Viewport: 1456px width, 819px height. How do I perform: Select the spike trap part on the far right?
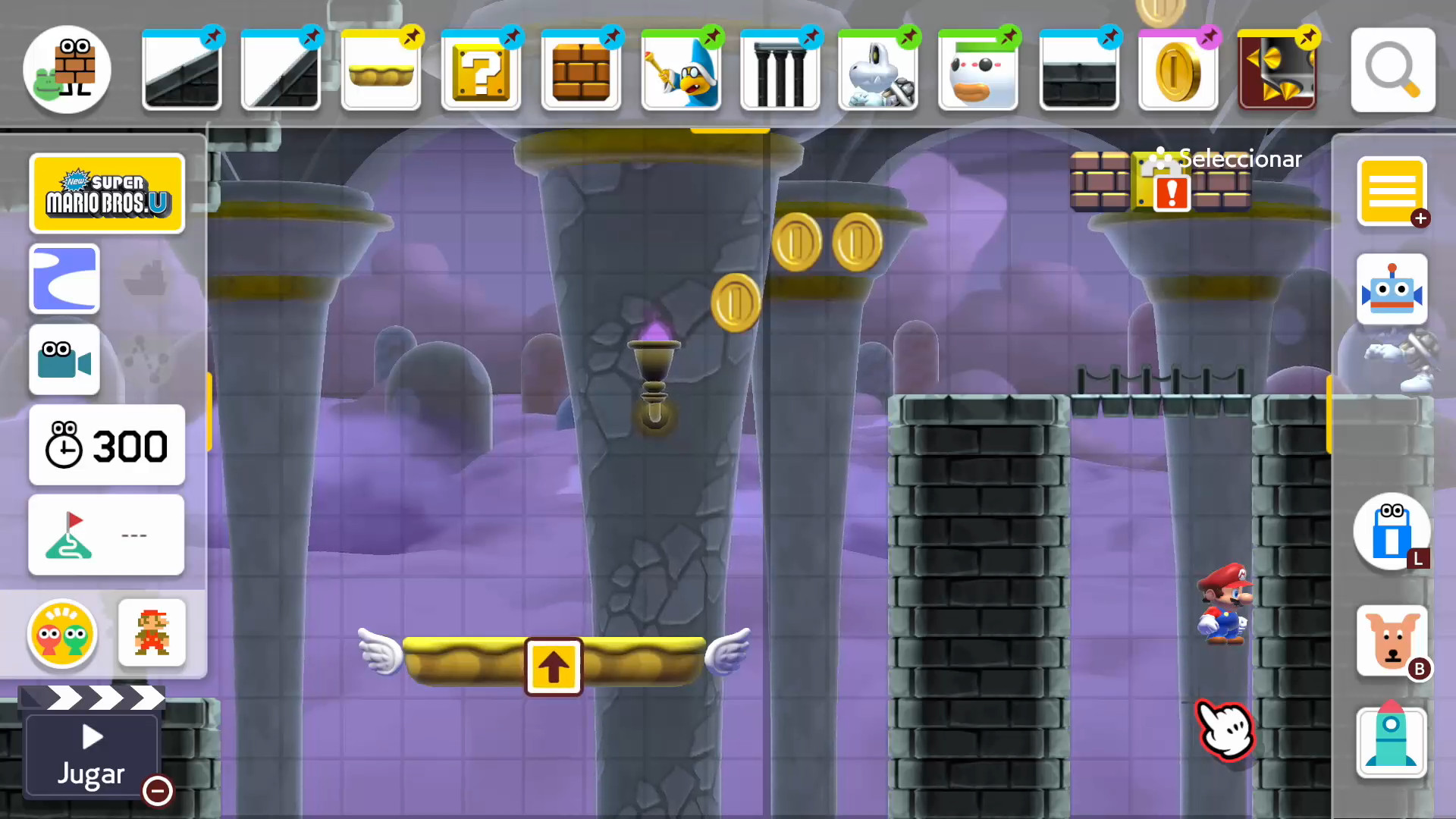[1277, 70]
